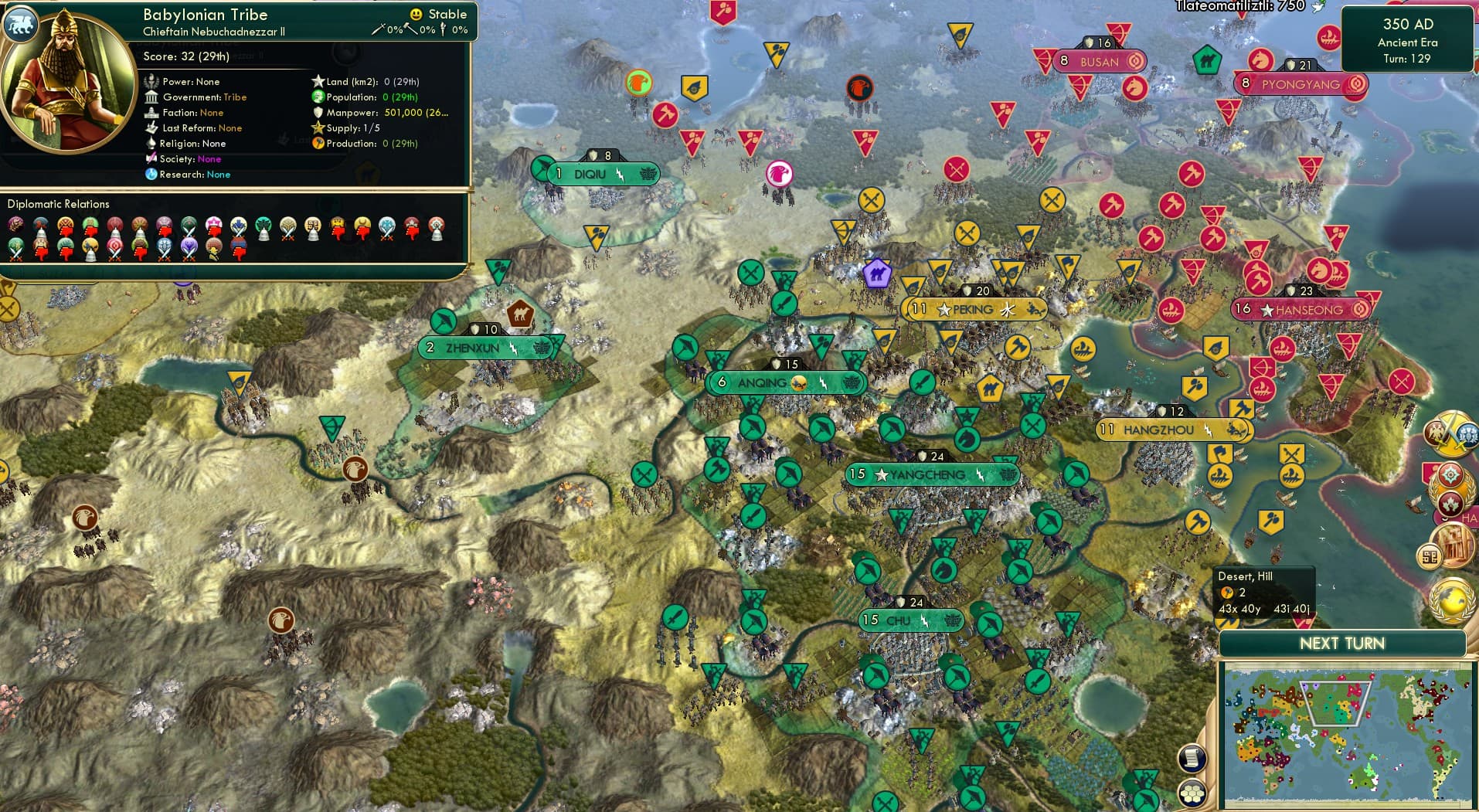Click Religion: None entry
Image resolution: width=1479 pixels, height=812 pixels.
(x=193, y=143)
